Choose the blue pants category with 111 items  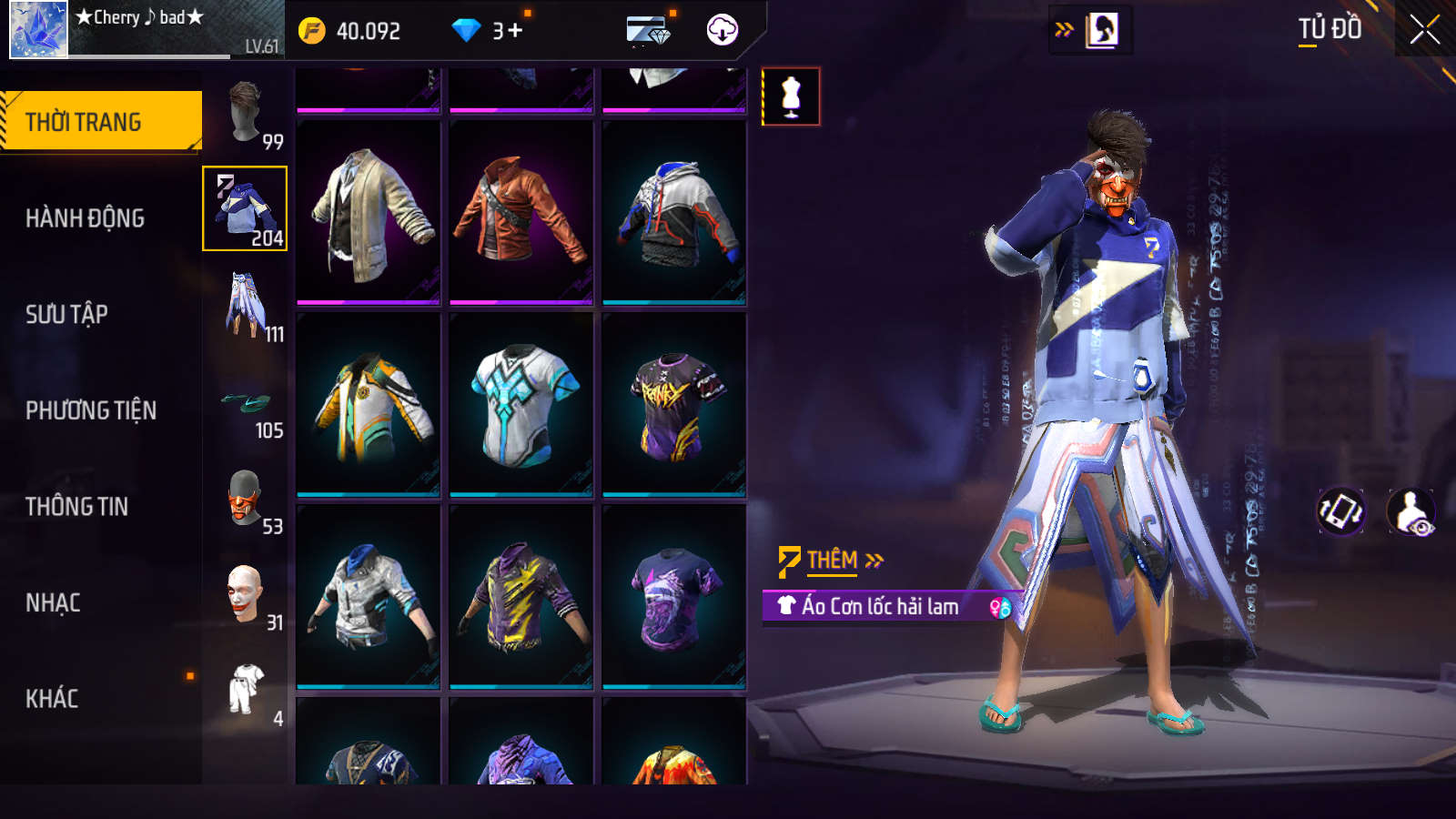click(246, 306)
